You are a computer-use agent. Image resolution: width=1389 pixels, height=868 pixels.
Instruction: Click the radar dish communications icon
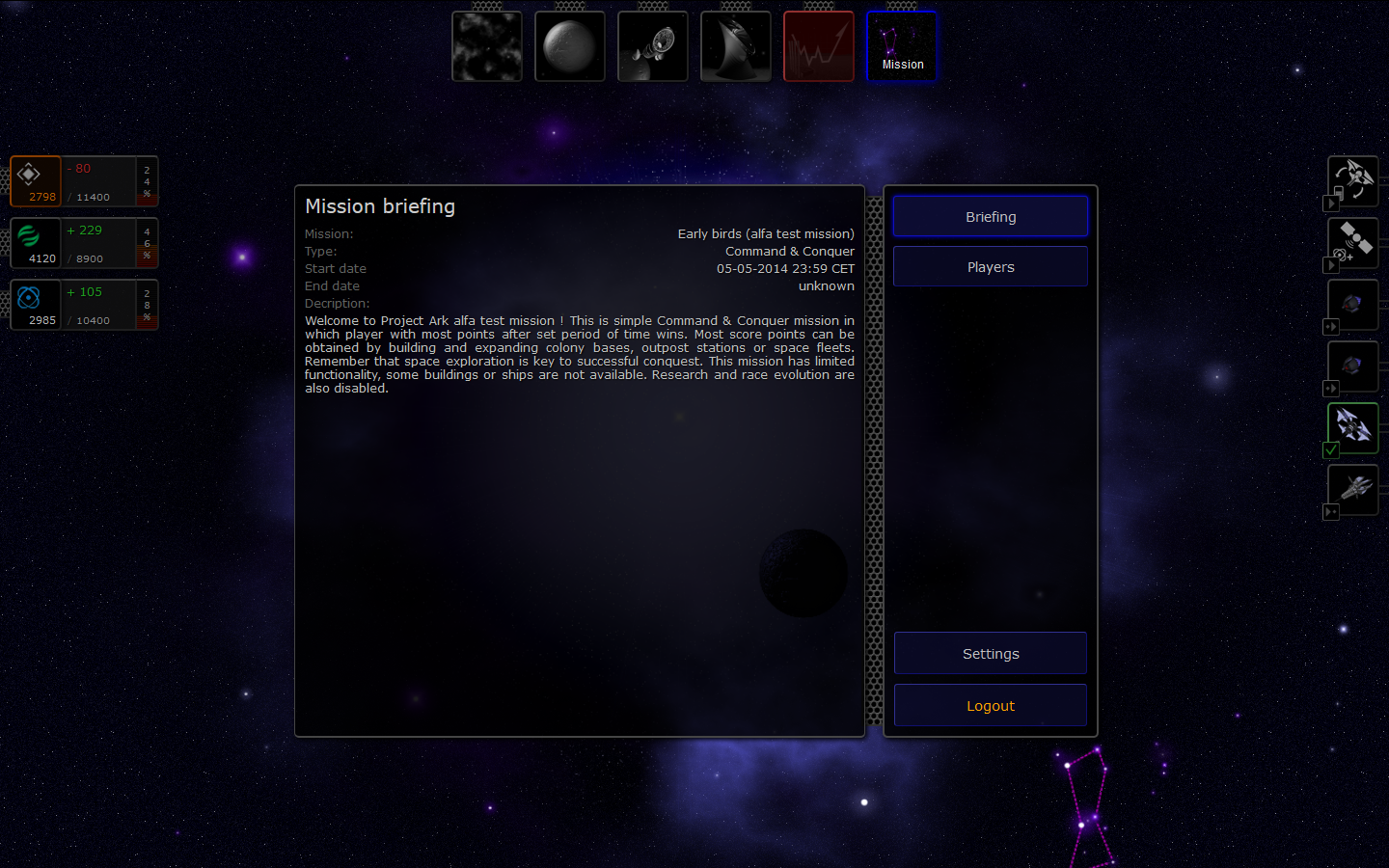735,45
